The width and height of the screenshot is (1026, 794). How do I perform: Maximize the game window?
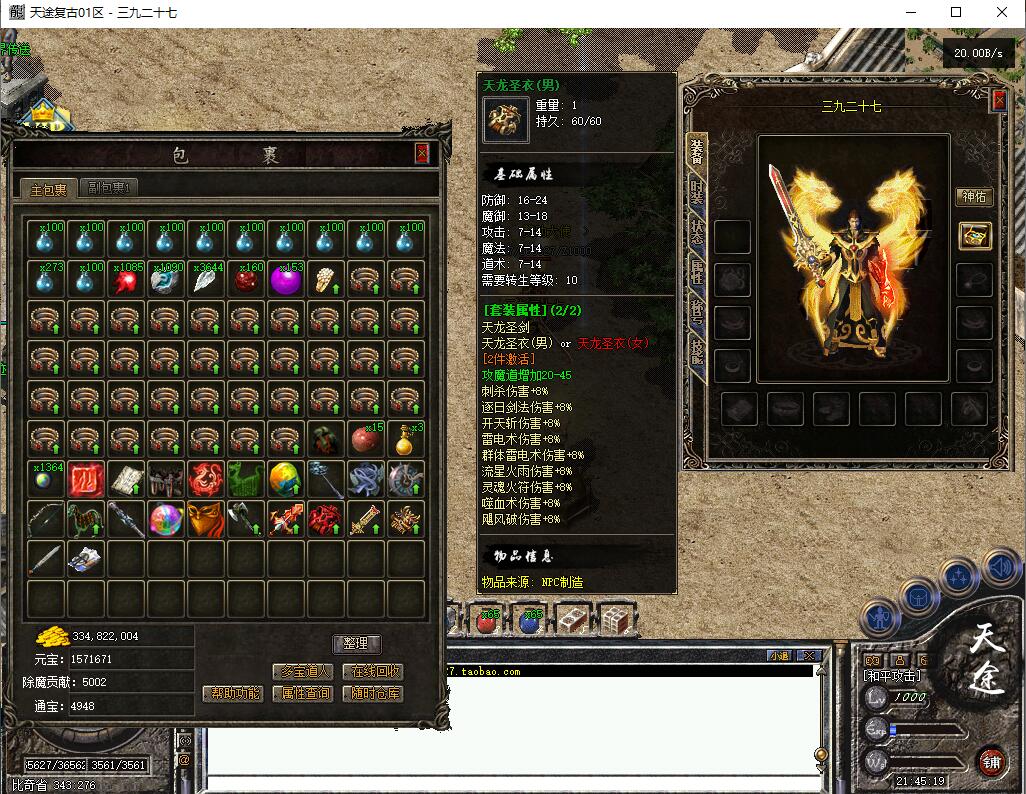coord(955,13)
